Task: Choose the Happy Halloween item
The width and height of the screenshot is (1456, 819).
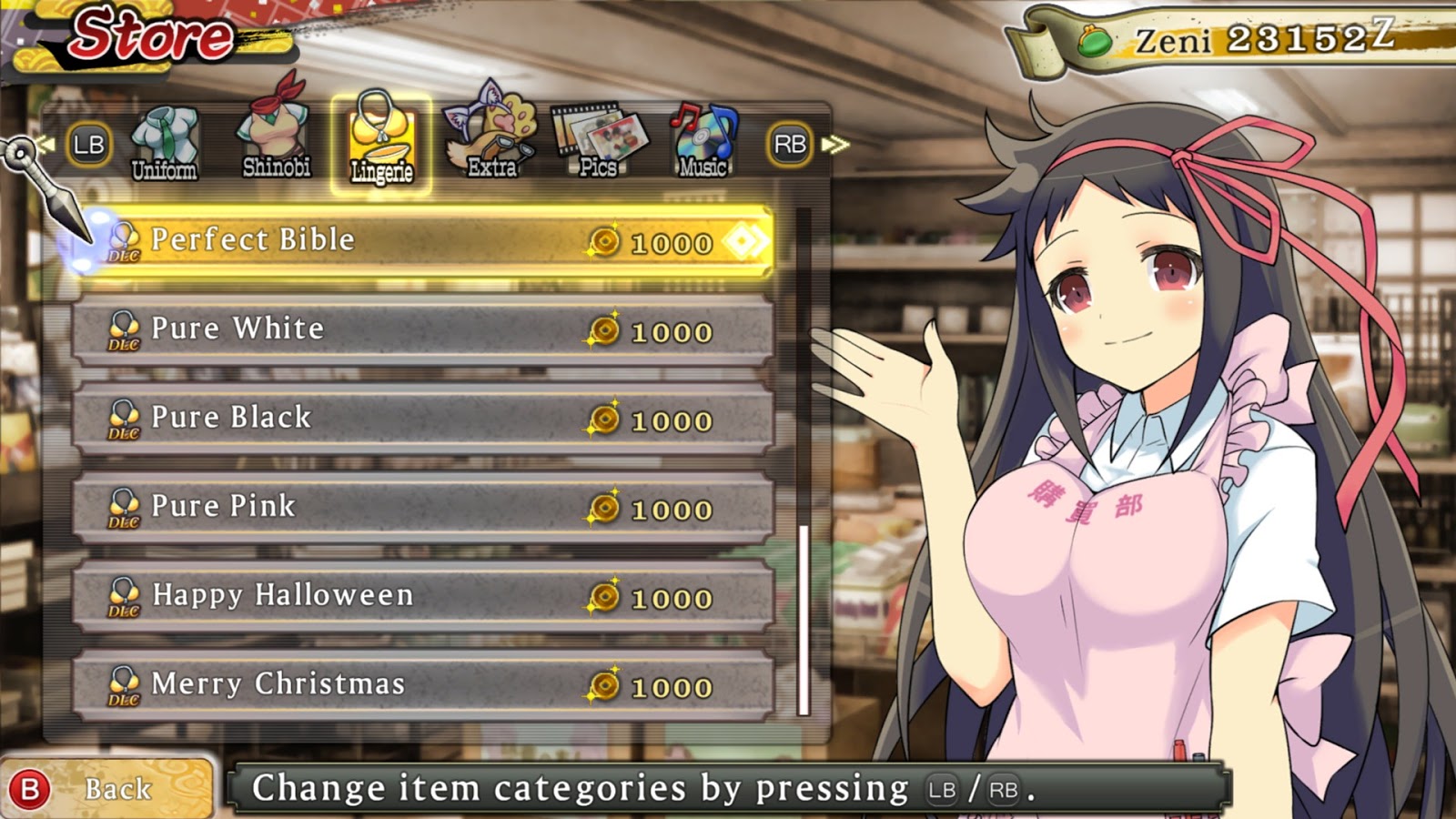Action: coord(423,596)
